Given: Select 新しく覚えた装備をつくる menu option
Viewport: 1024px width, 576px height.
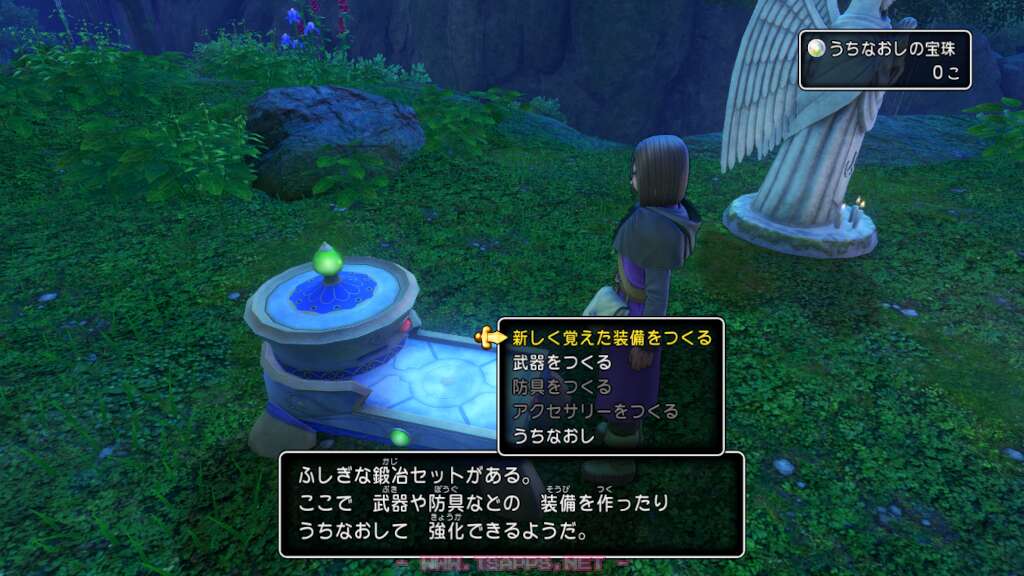Looking at the screenshot, I should pos(611,338).
